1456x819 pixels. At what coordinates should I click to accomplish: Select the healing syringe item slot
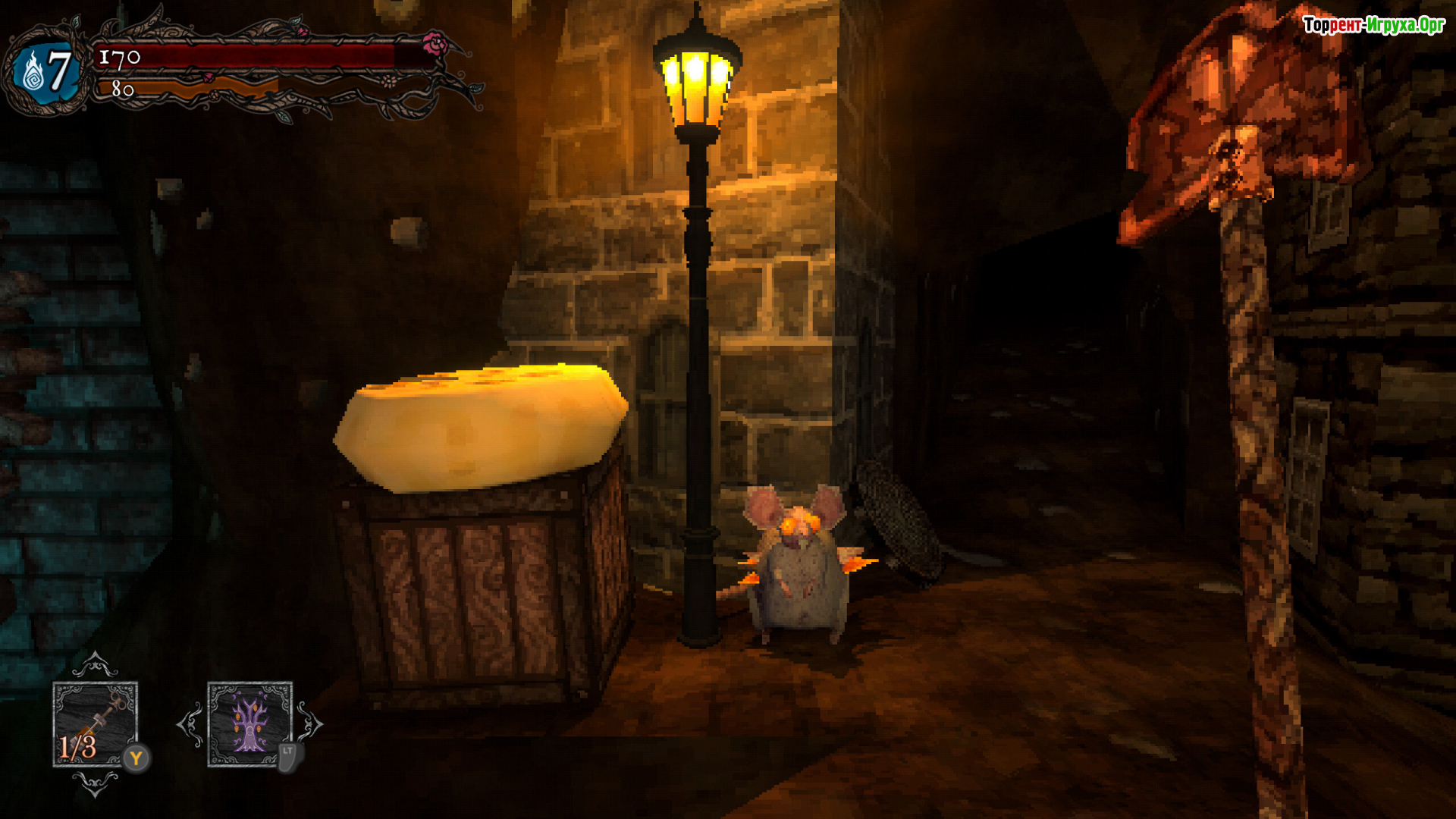(95, 723)
